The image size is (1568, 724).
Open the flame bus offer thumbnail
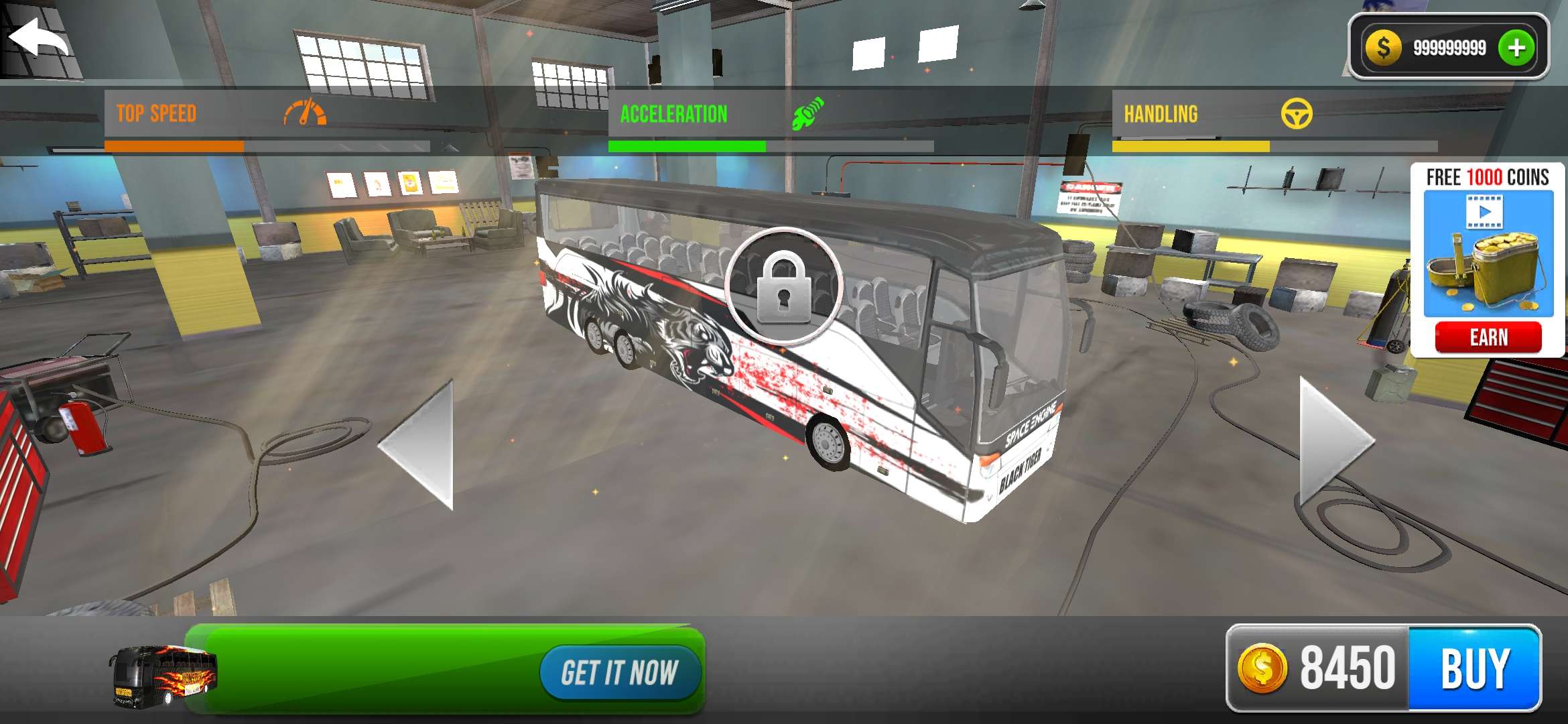163,676
